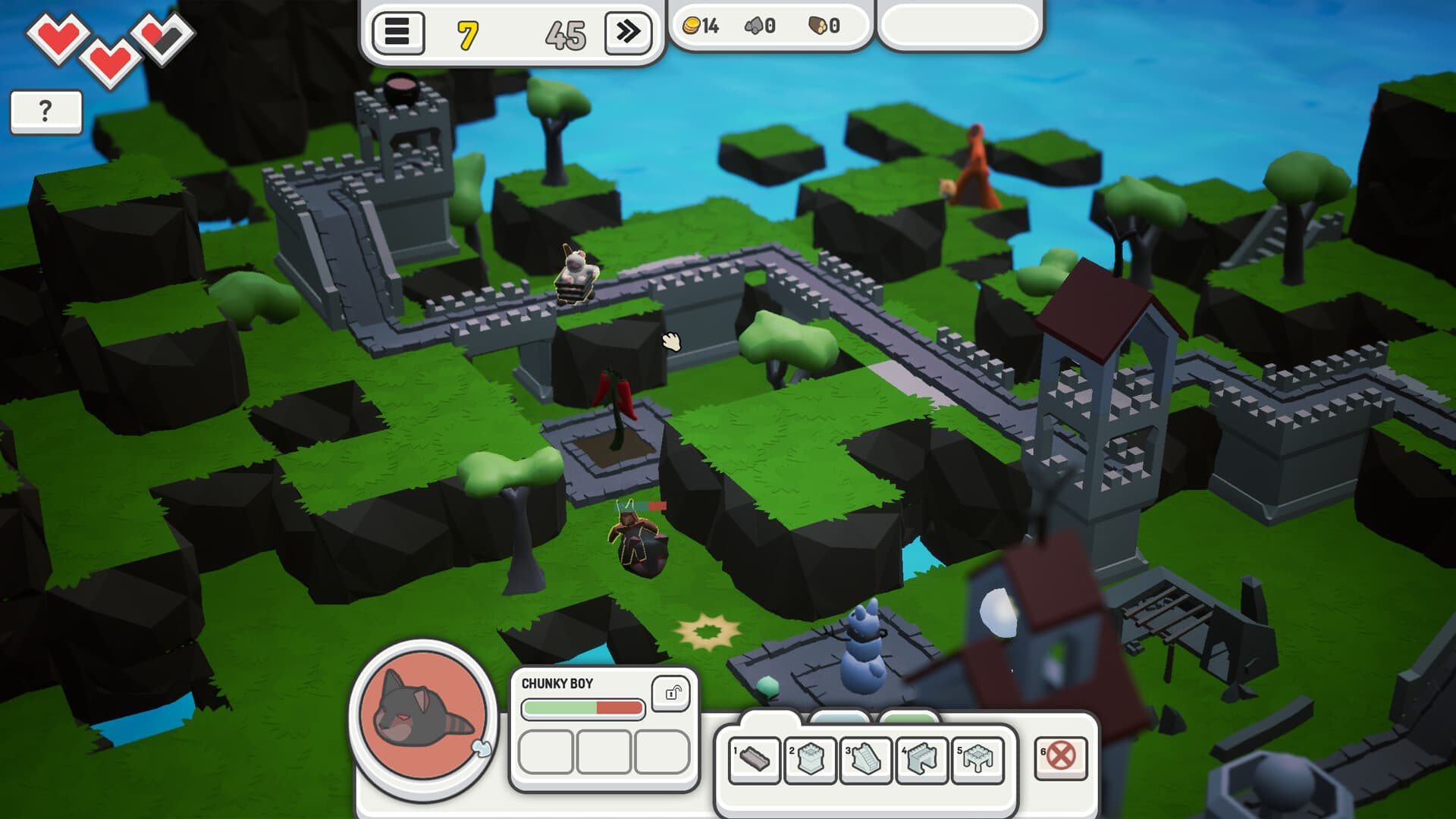Open the hamburger menu at top center

point(400,32)
